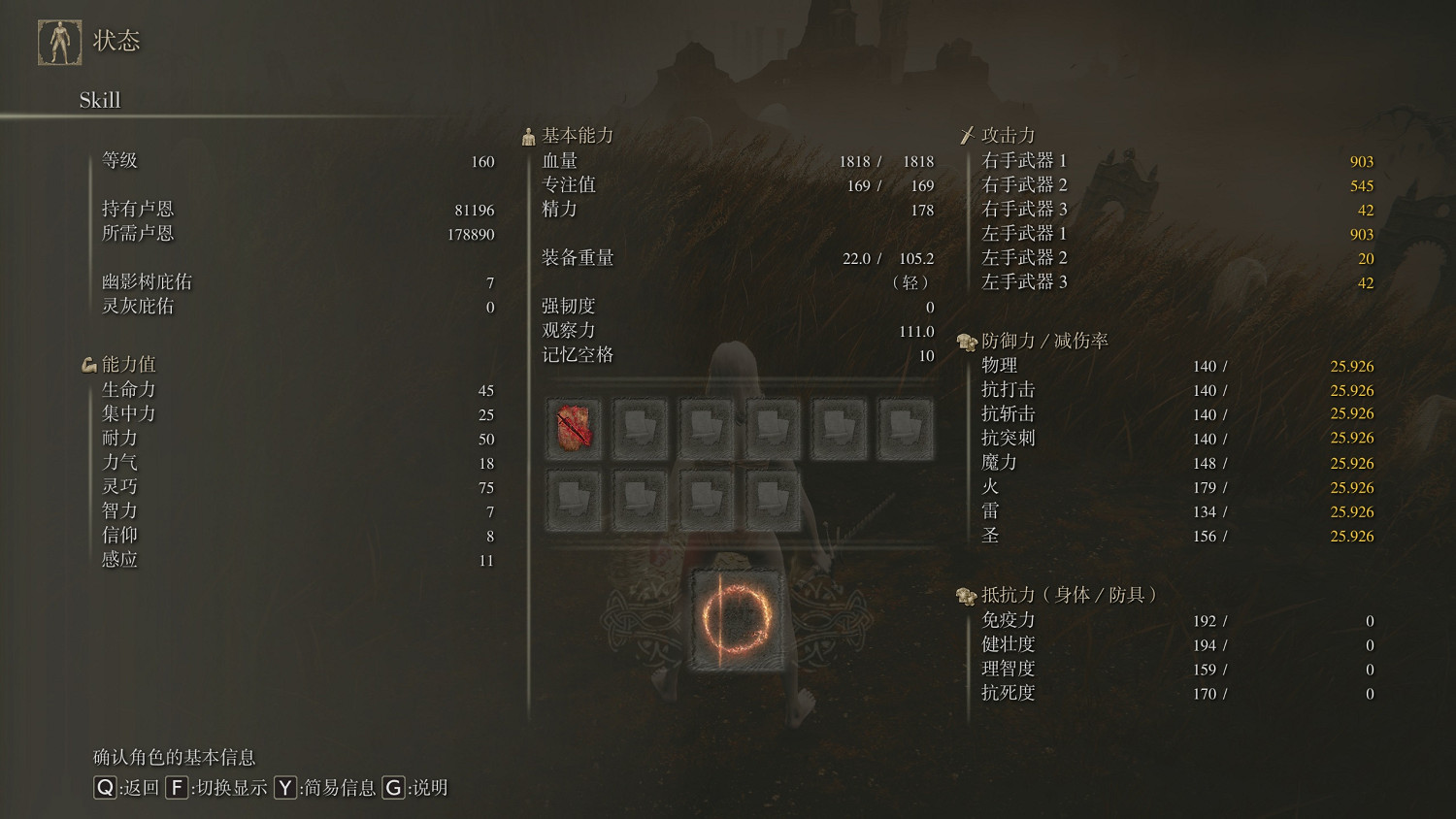This screenshot has height=819, width=1456.
Task: Toggle 切换显示 to switch display
Action: point(215,788)
